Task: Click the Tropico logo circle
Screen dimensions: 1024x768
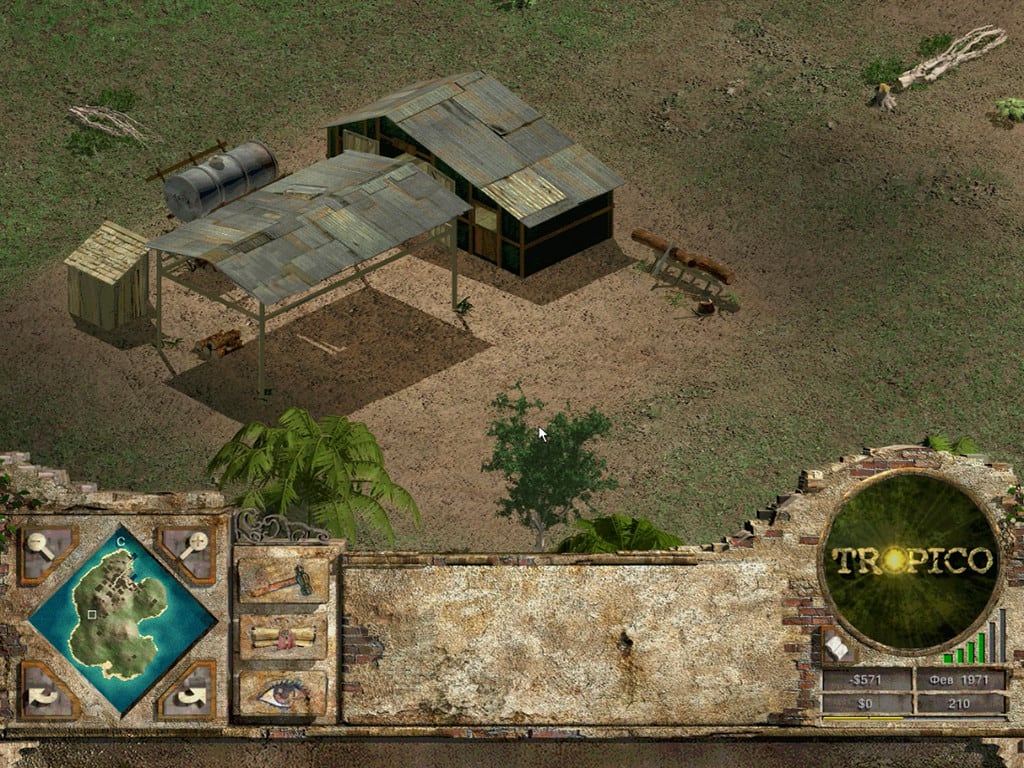Action: point(911,559)
